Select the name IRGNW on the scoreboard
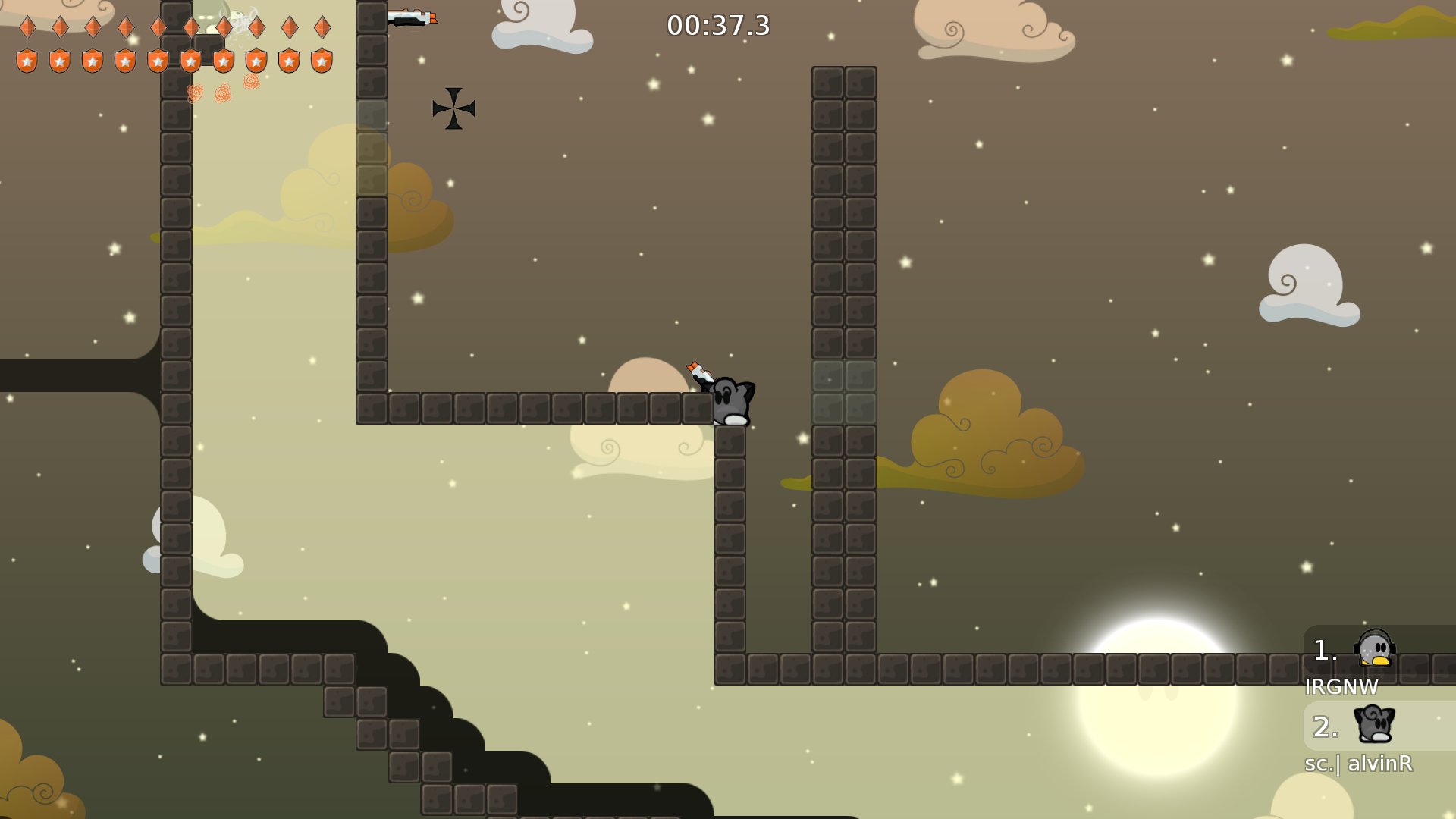1456x819 pixels. [1341, 687]
